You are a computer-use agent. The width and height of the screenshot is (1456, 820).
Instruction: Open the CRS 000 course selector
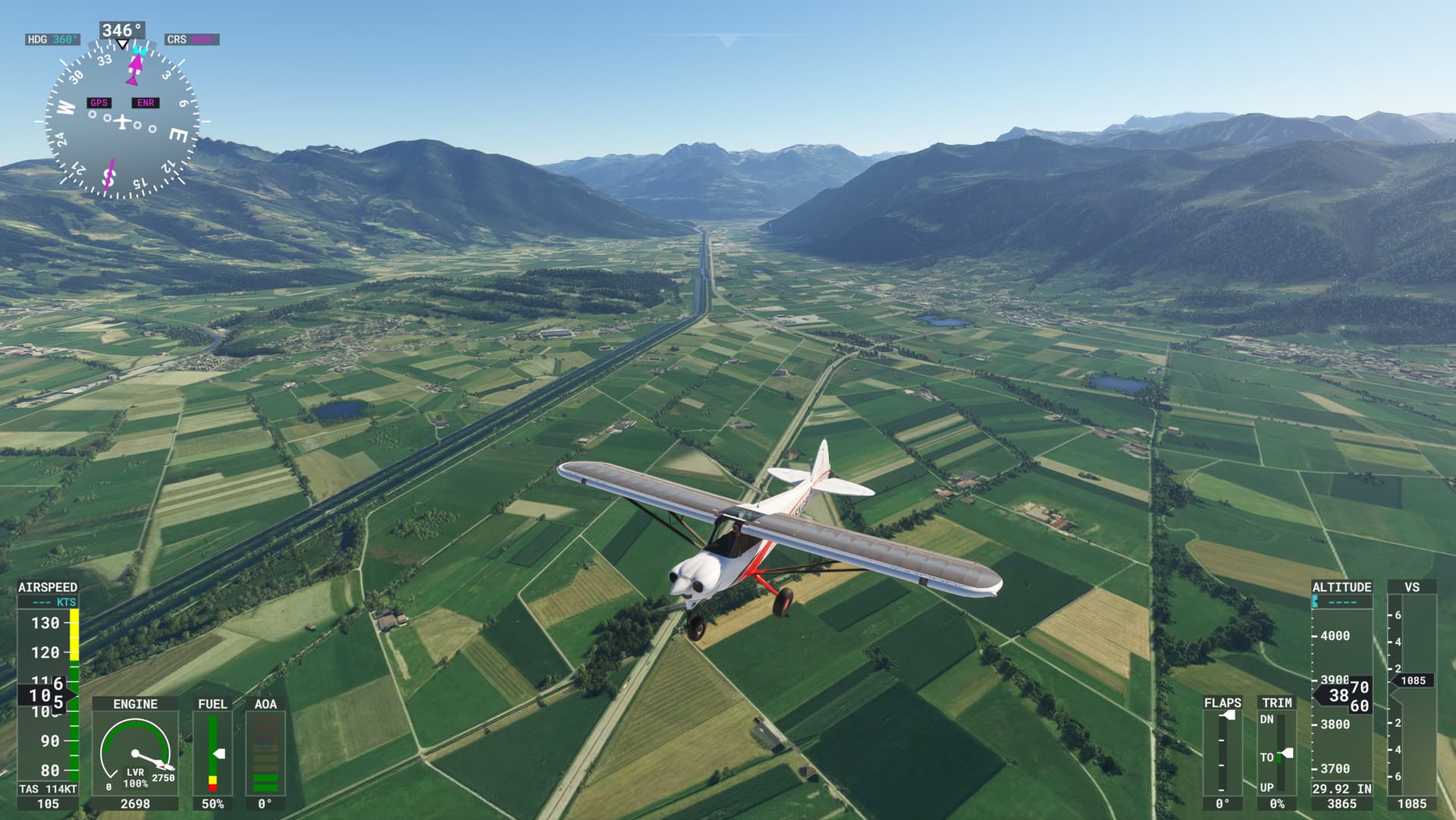point(191,38)
